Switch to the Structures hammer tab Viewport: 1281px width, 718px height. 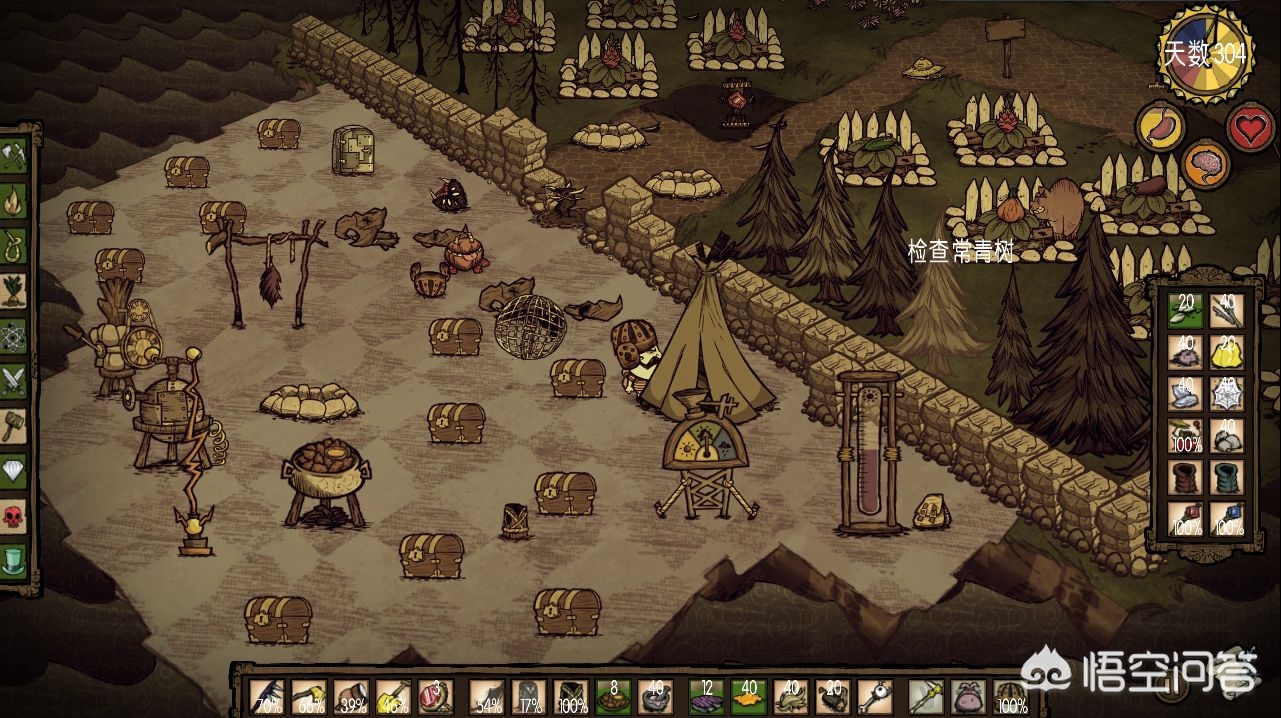(x=14, y=423)
